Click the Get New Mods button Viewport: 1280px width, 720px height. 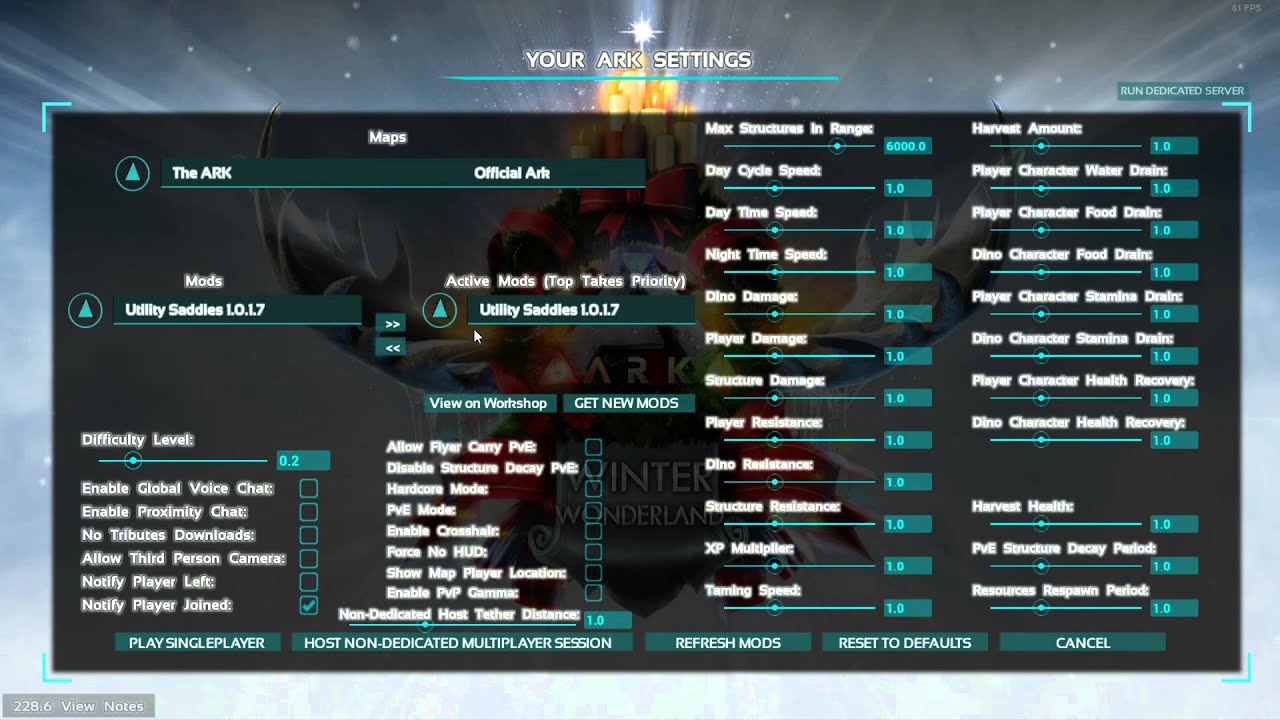click(x=626, y=403)
